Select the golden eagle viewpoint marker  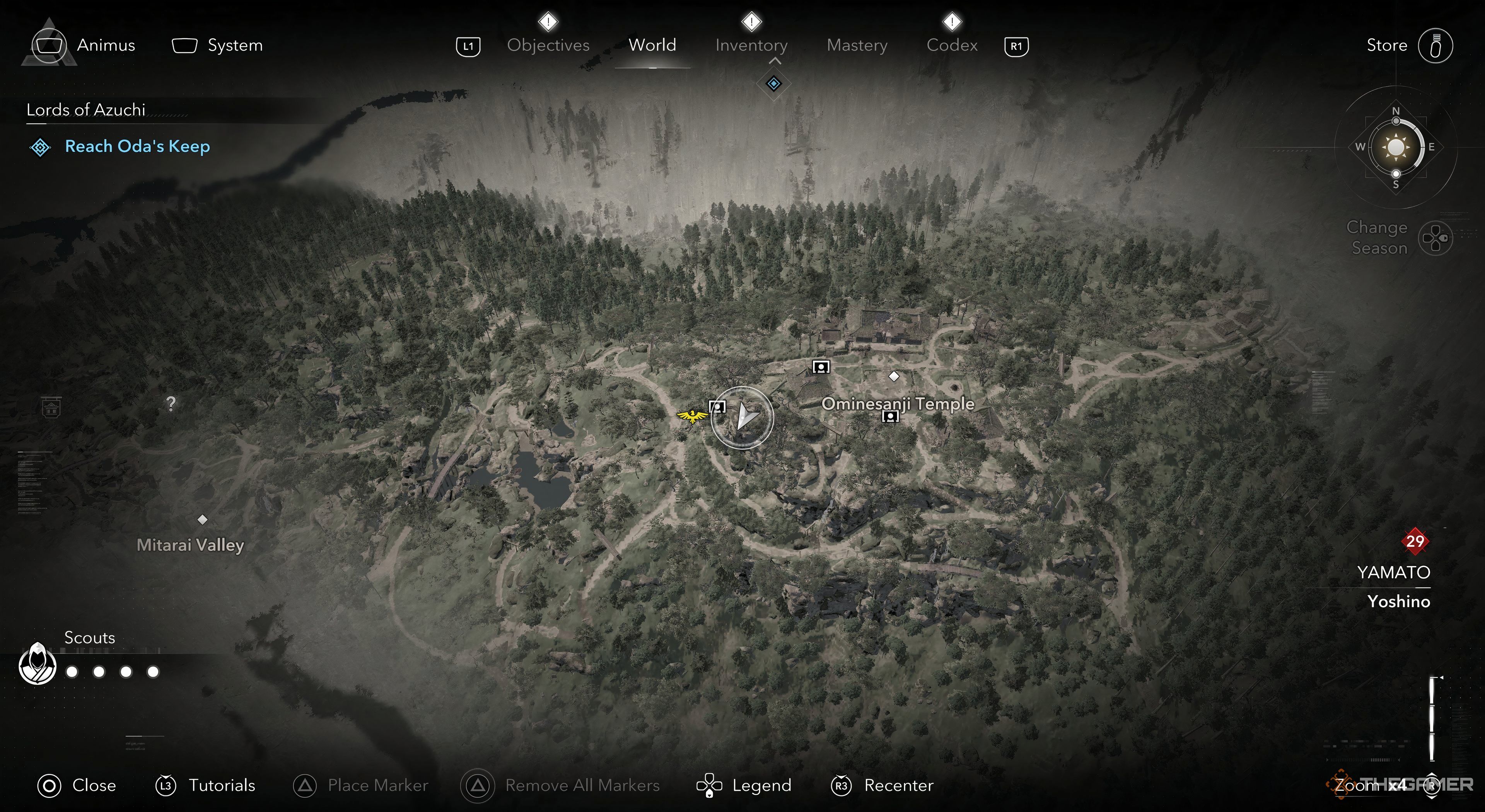(692, 416)
